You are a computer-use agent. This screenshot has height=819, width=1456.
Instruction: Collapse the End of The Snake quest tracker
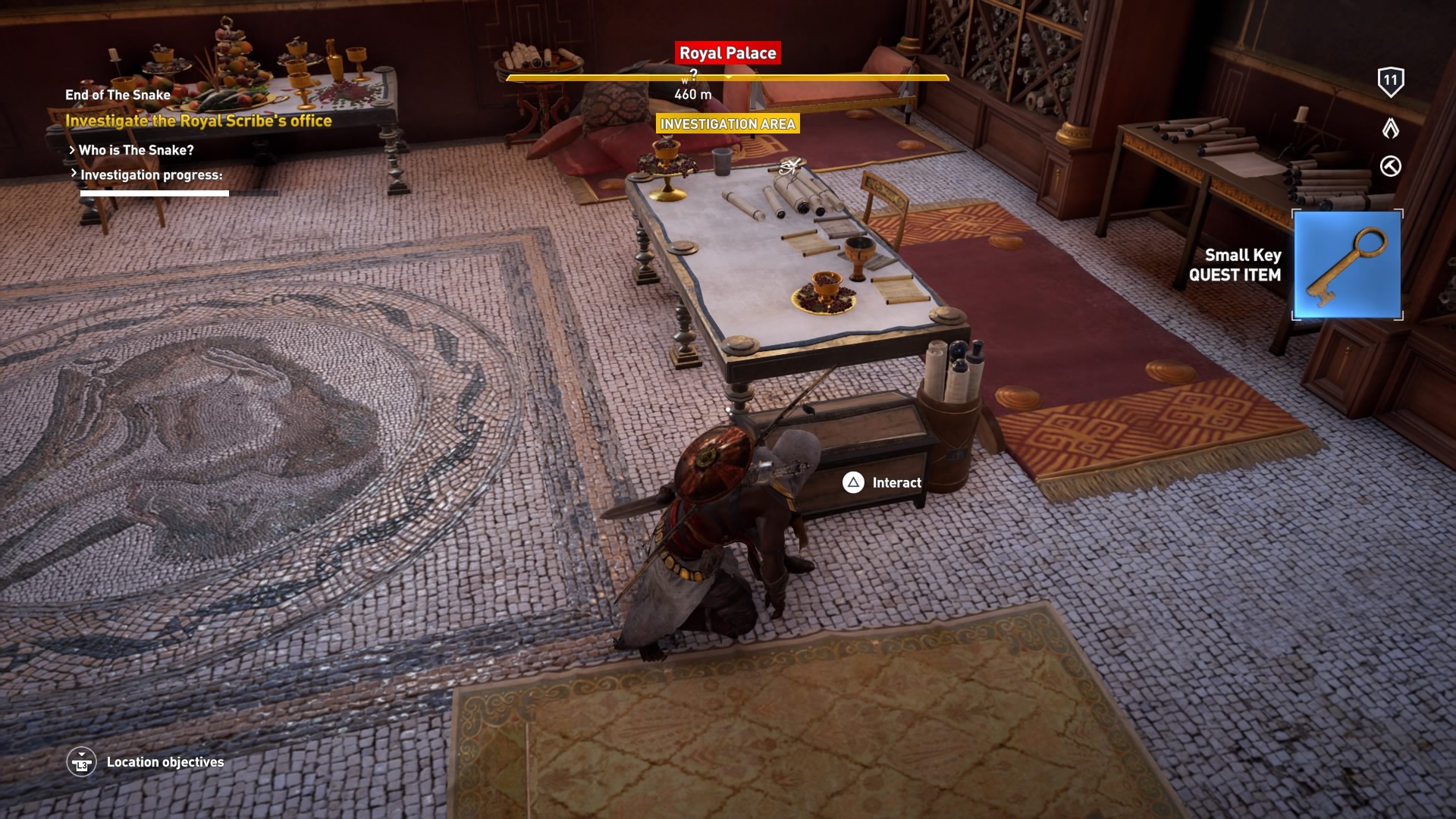118,95
